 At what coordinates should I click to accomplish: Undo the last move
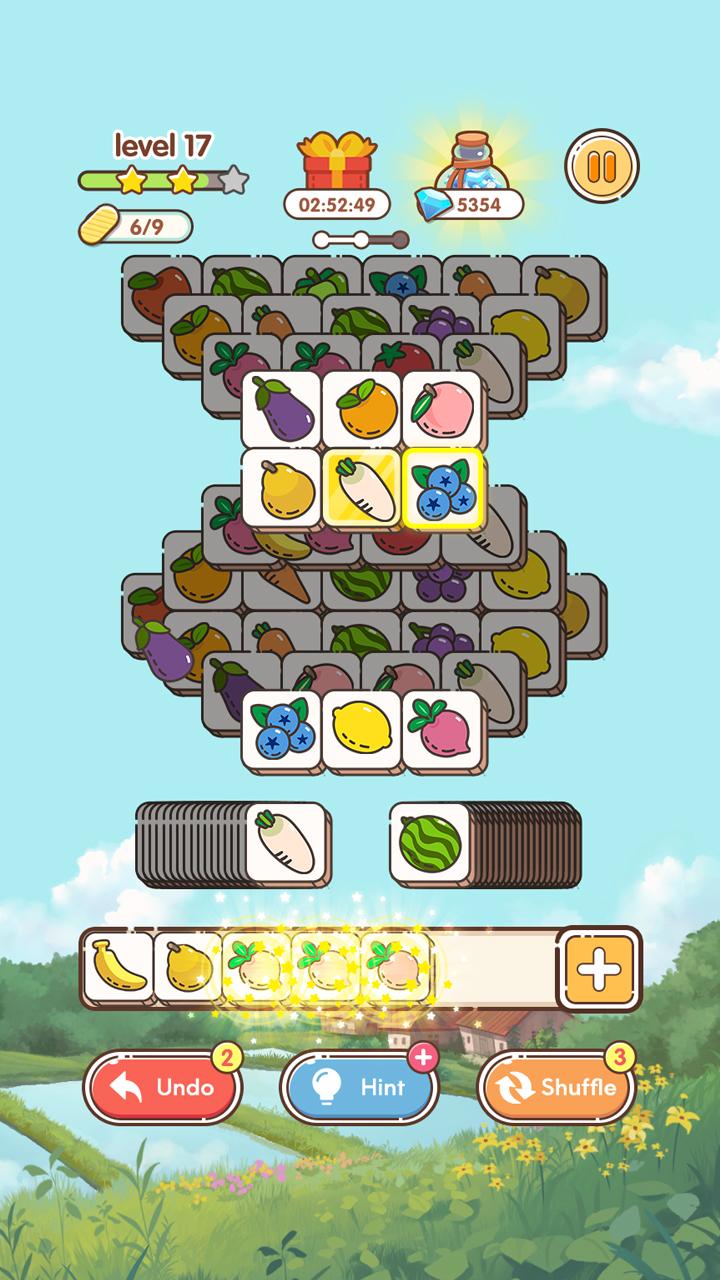(x=163, y=1087)
